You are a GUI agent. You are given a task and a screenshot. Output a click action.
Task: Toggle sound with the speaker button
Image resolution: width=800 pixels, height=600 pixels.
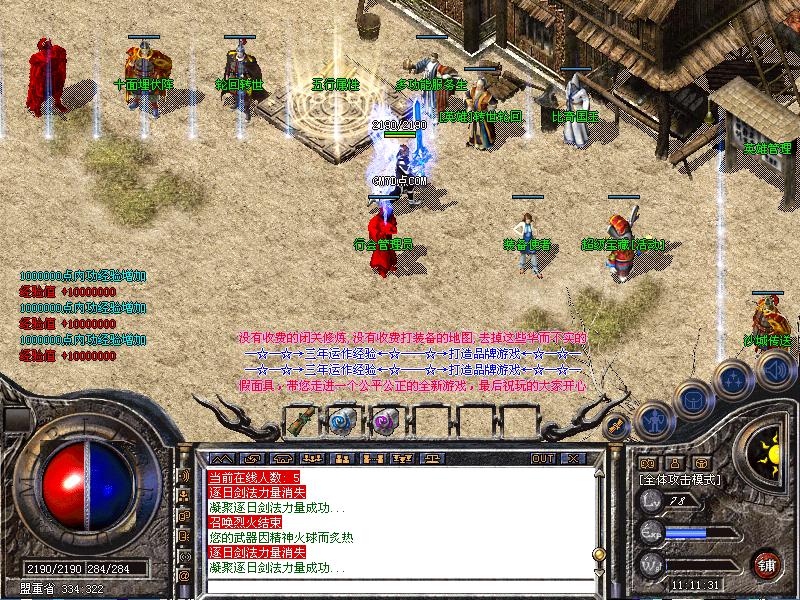pos(776,370)
